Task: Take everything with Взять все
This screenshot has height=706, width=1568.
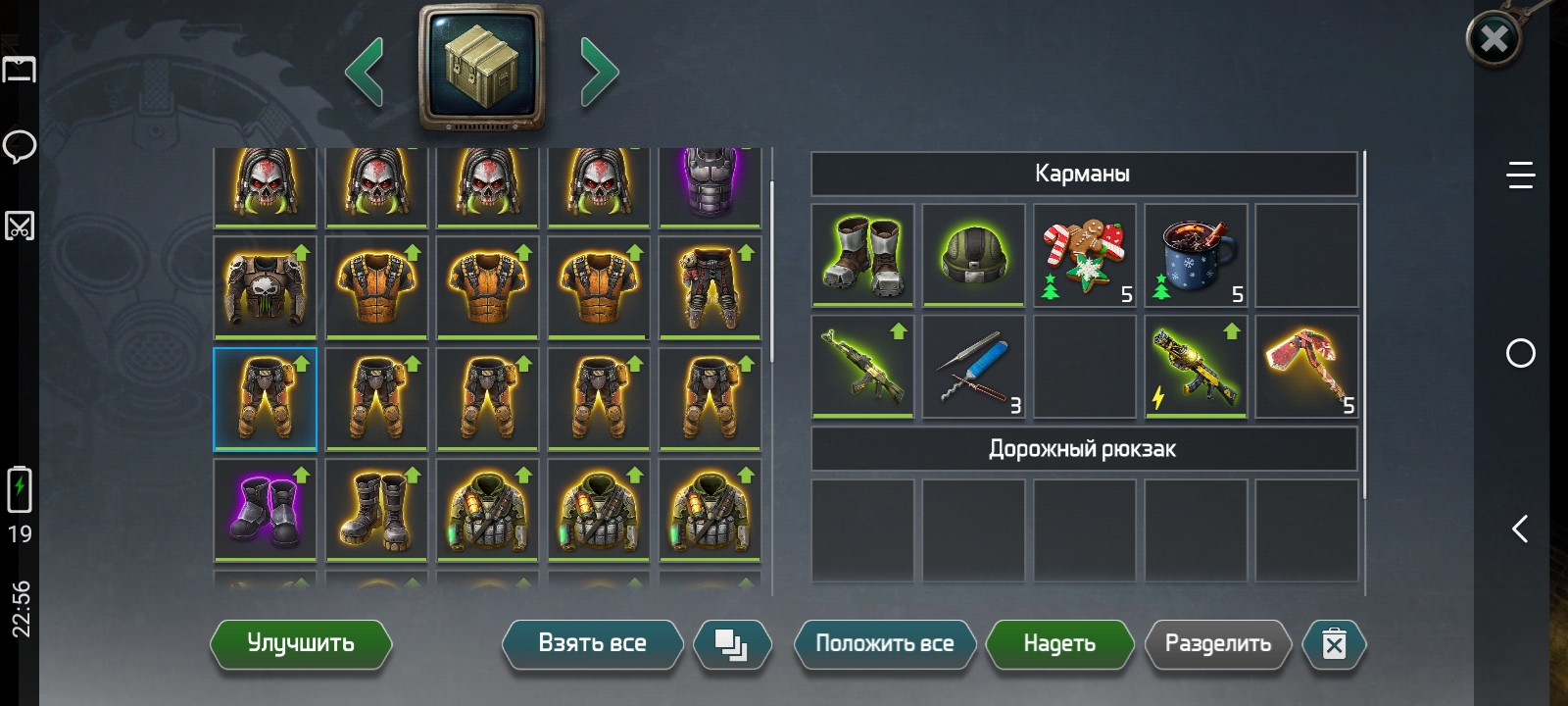Action: coord(592,644)
